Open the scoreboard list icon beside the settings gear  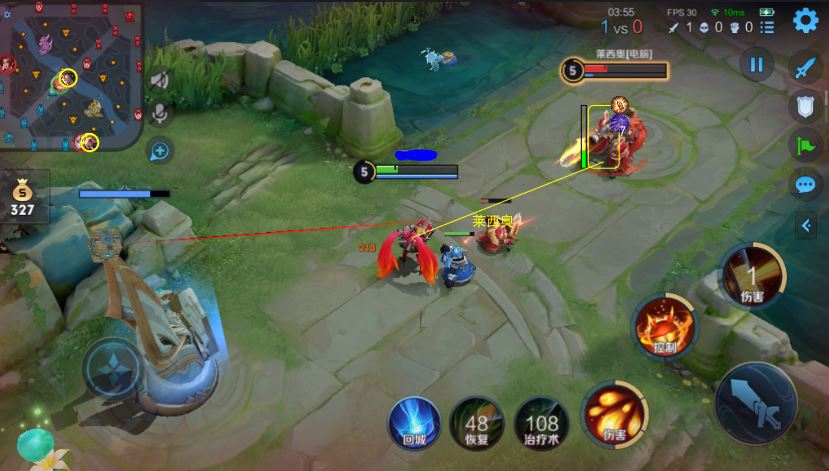pyautogui.click(x=767, y=27)
